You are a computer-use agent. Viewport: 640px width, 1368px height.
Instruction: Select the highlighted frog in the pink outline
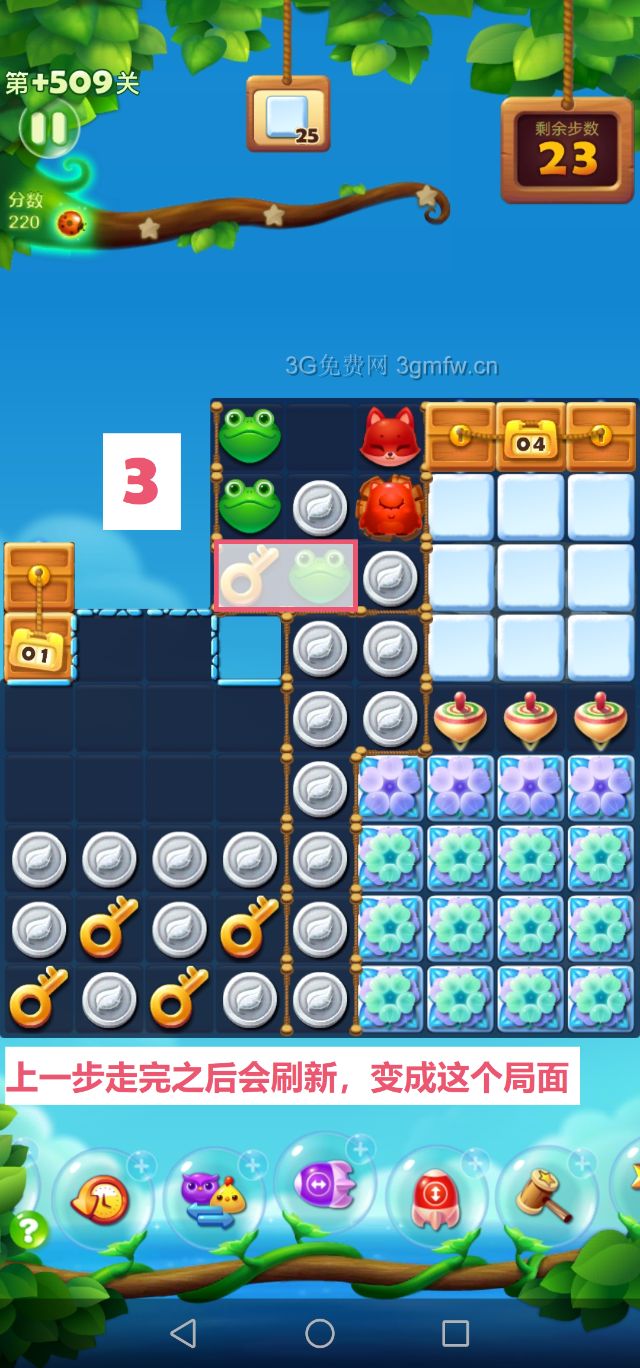pos(319,576)
